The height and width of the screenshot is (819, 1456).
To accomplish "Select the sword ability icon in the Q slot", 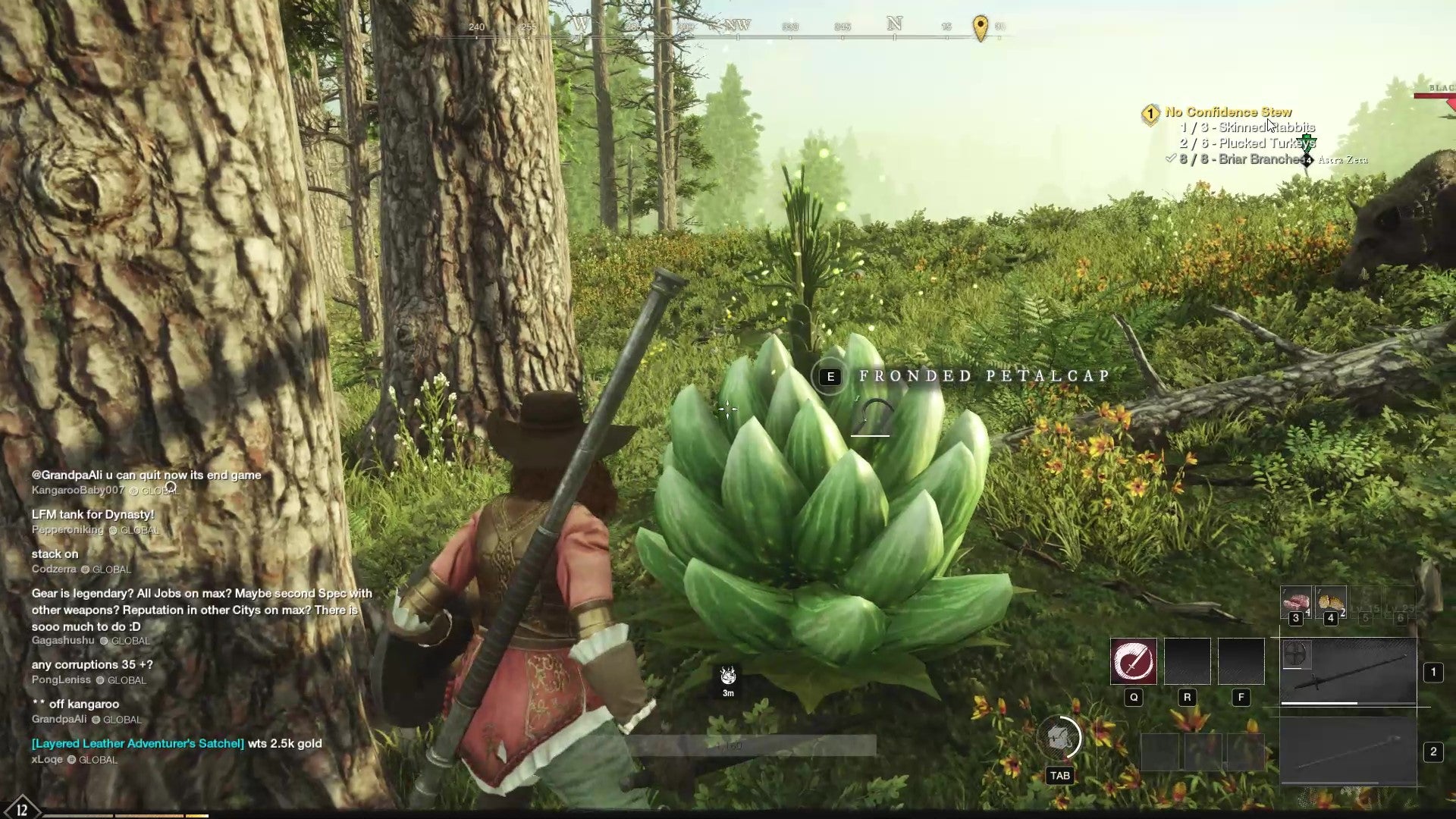I will 1134,661.
